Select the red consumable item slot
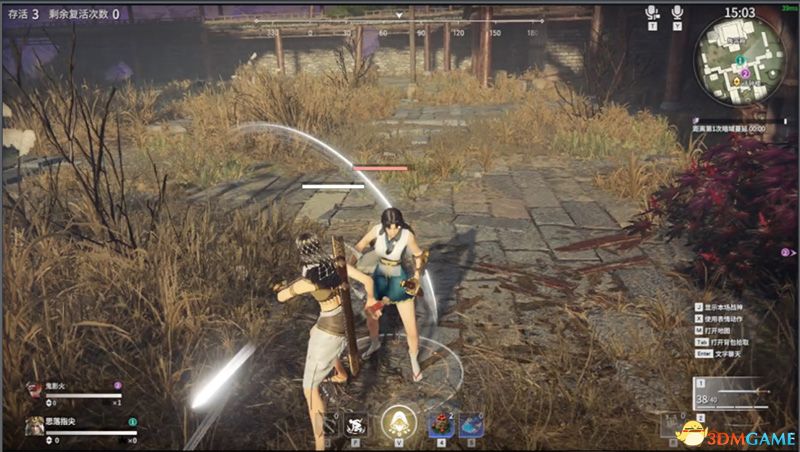800x452 pixels. (440, 424)
